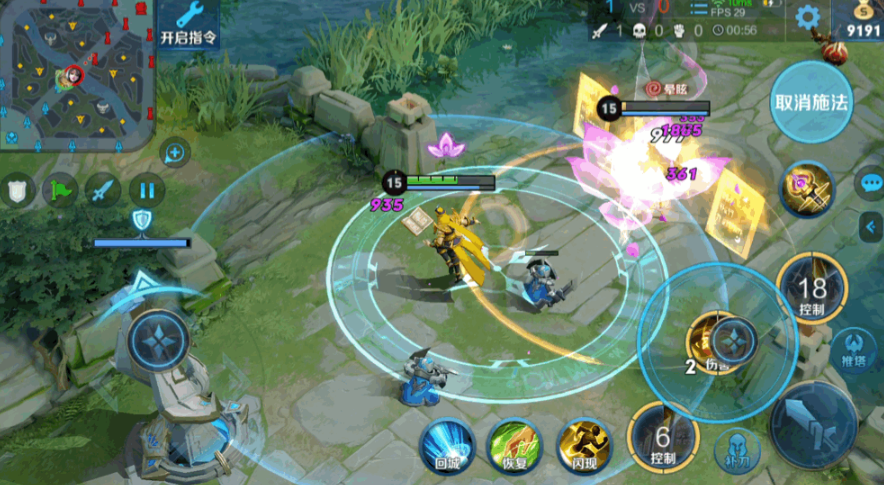Tap the 控制 skill showing cooldown 6

(662, 437)
